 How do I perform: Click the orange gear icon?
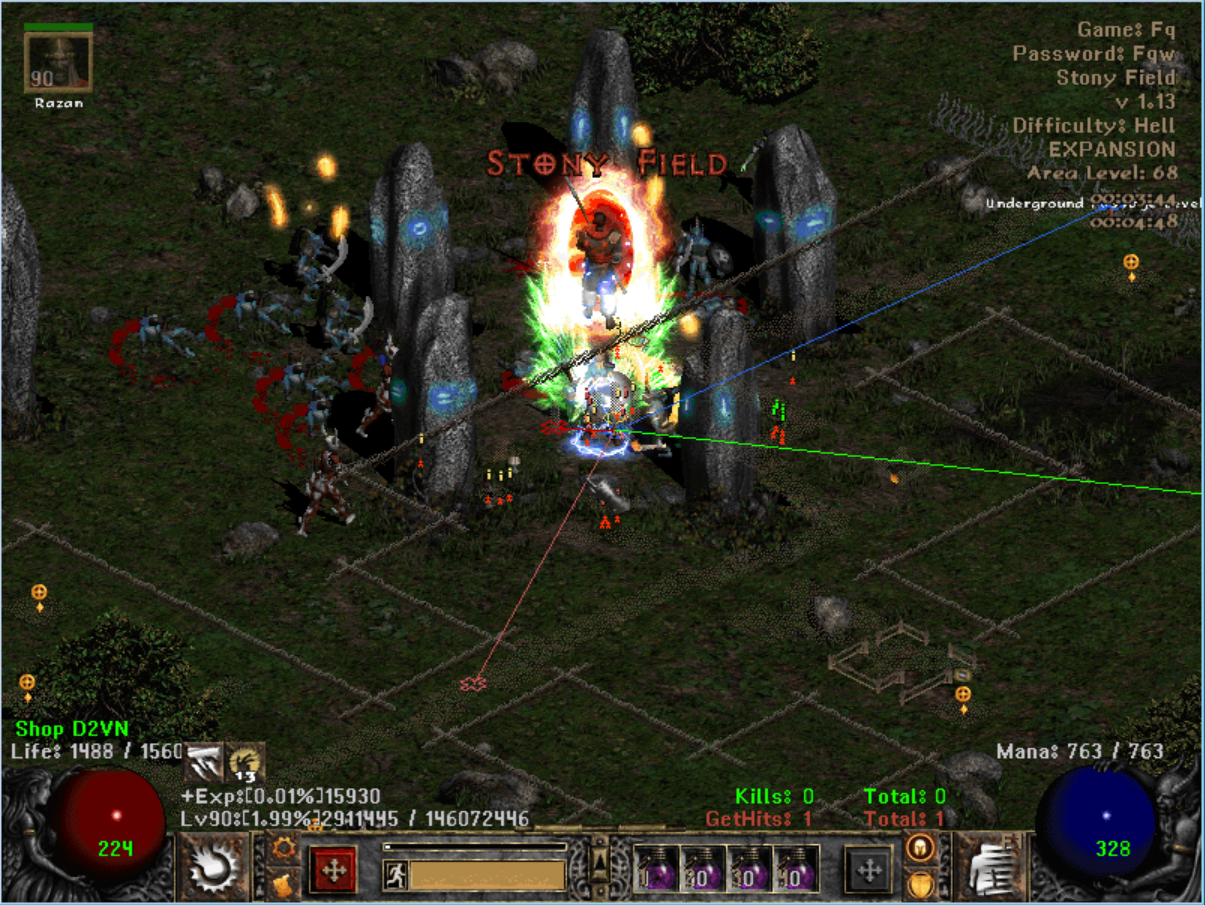click(x=283, y=848)
